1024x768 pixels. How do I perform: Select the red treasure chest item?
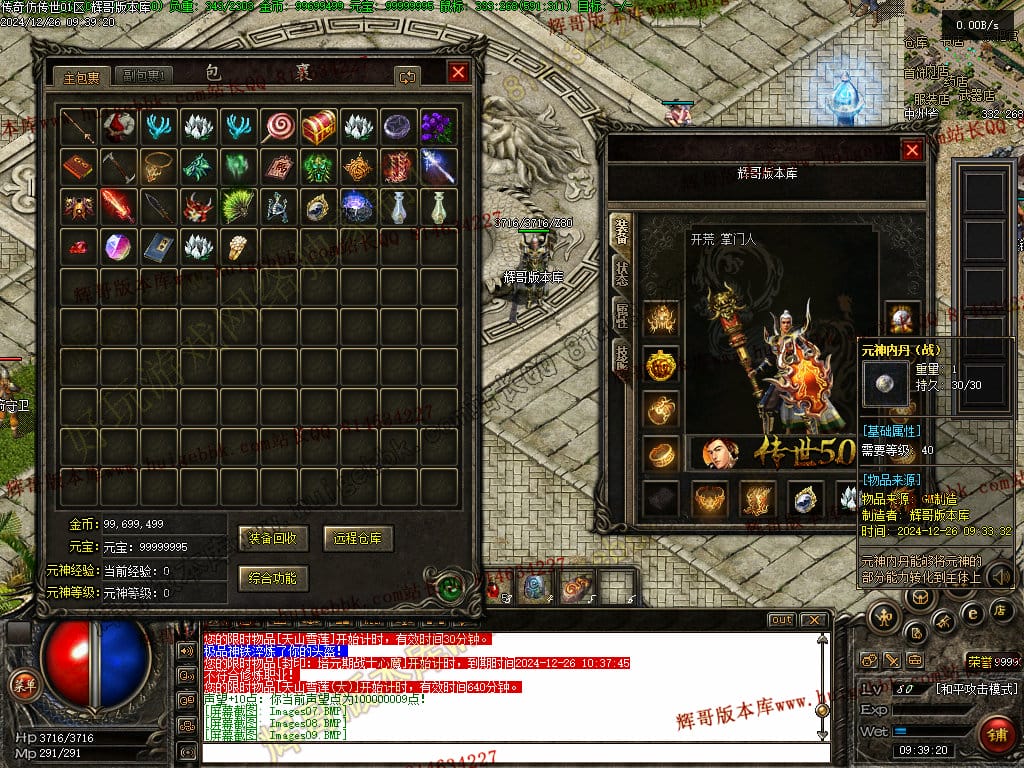(x=319, y=127)
